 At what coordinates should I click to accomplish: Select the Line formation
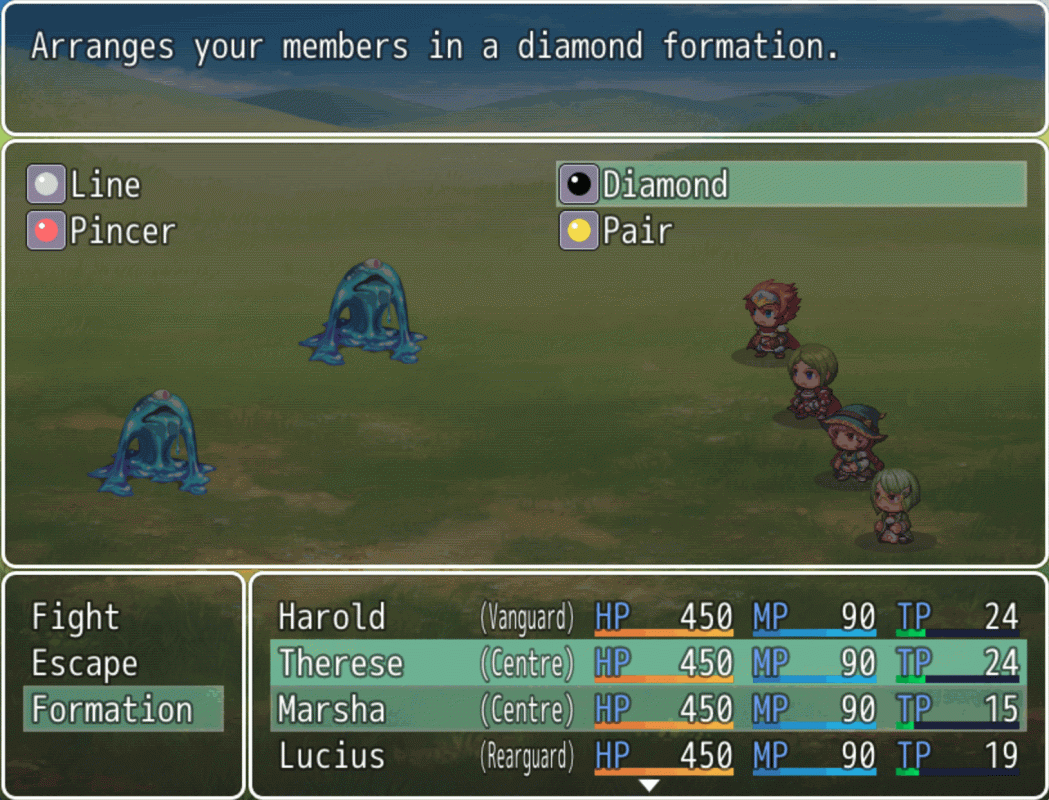click(x=104, y=185)
